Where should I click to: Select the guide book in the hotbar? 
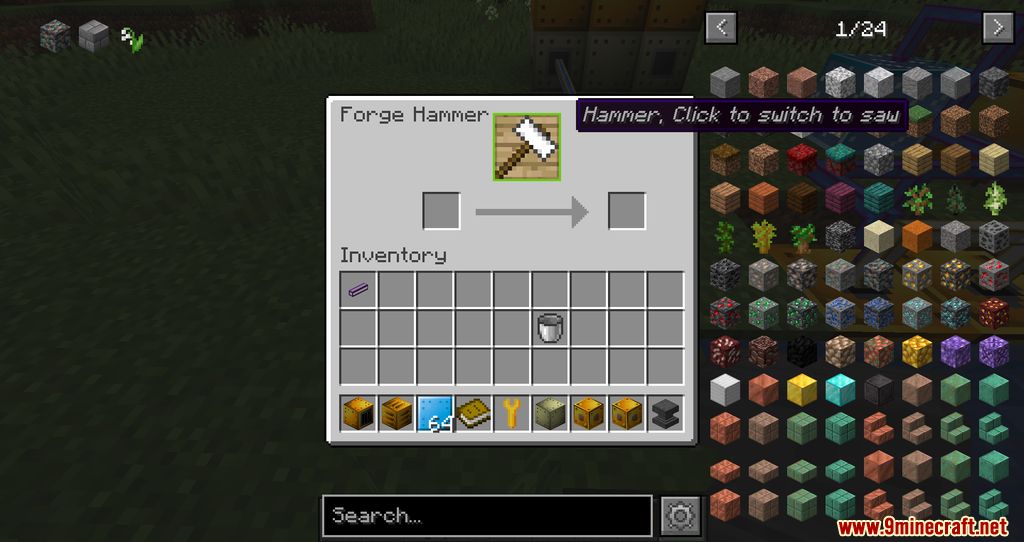[x=474, y=412]
